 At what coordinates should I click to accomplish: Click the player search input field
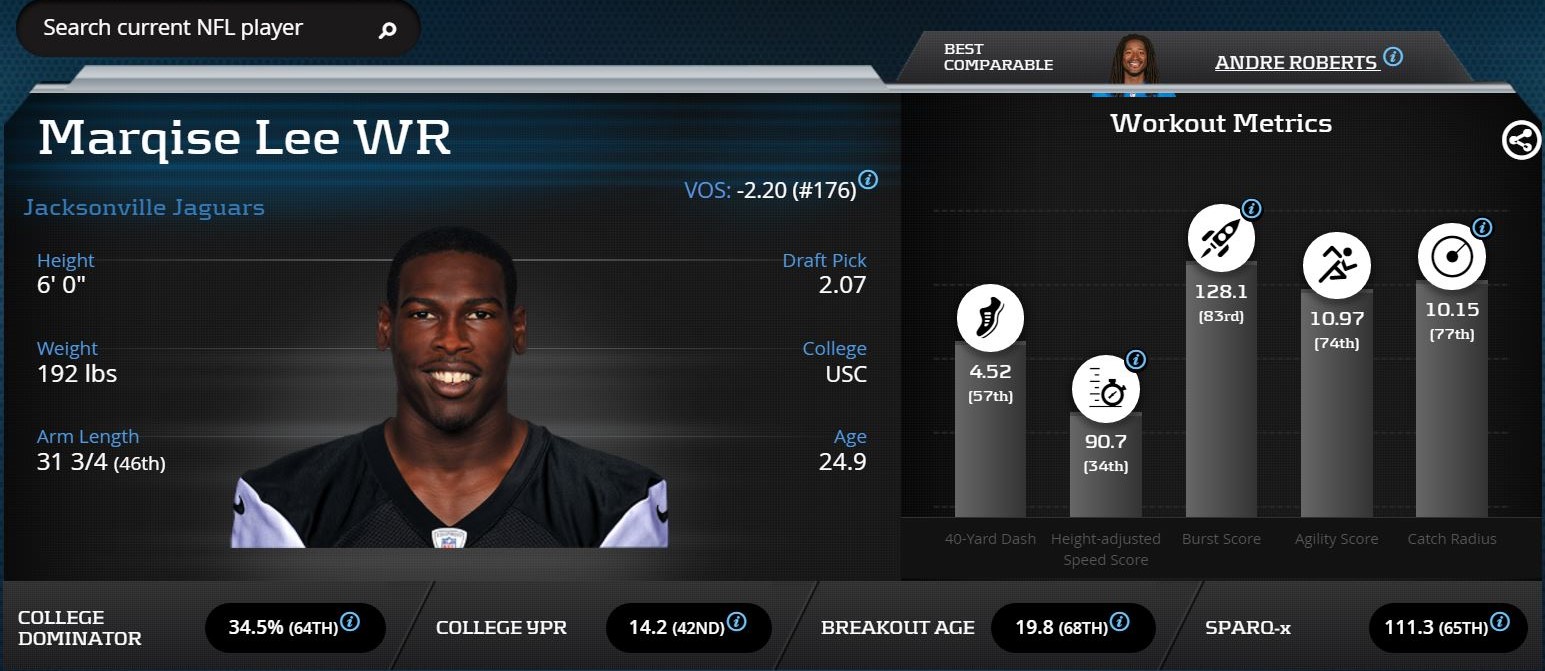[200, 28]
